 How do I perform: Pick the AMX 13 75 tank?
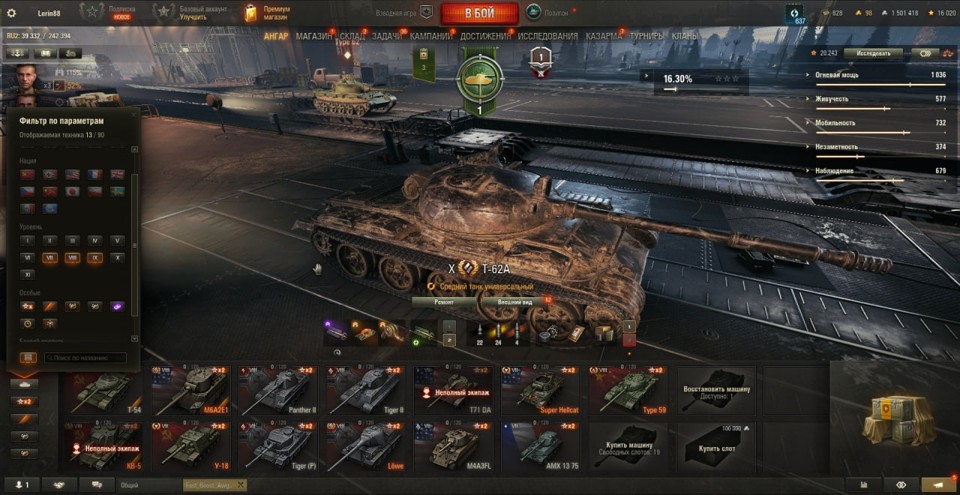tap(540, 446)
